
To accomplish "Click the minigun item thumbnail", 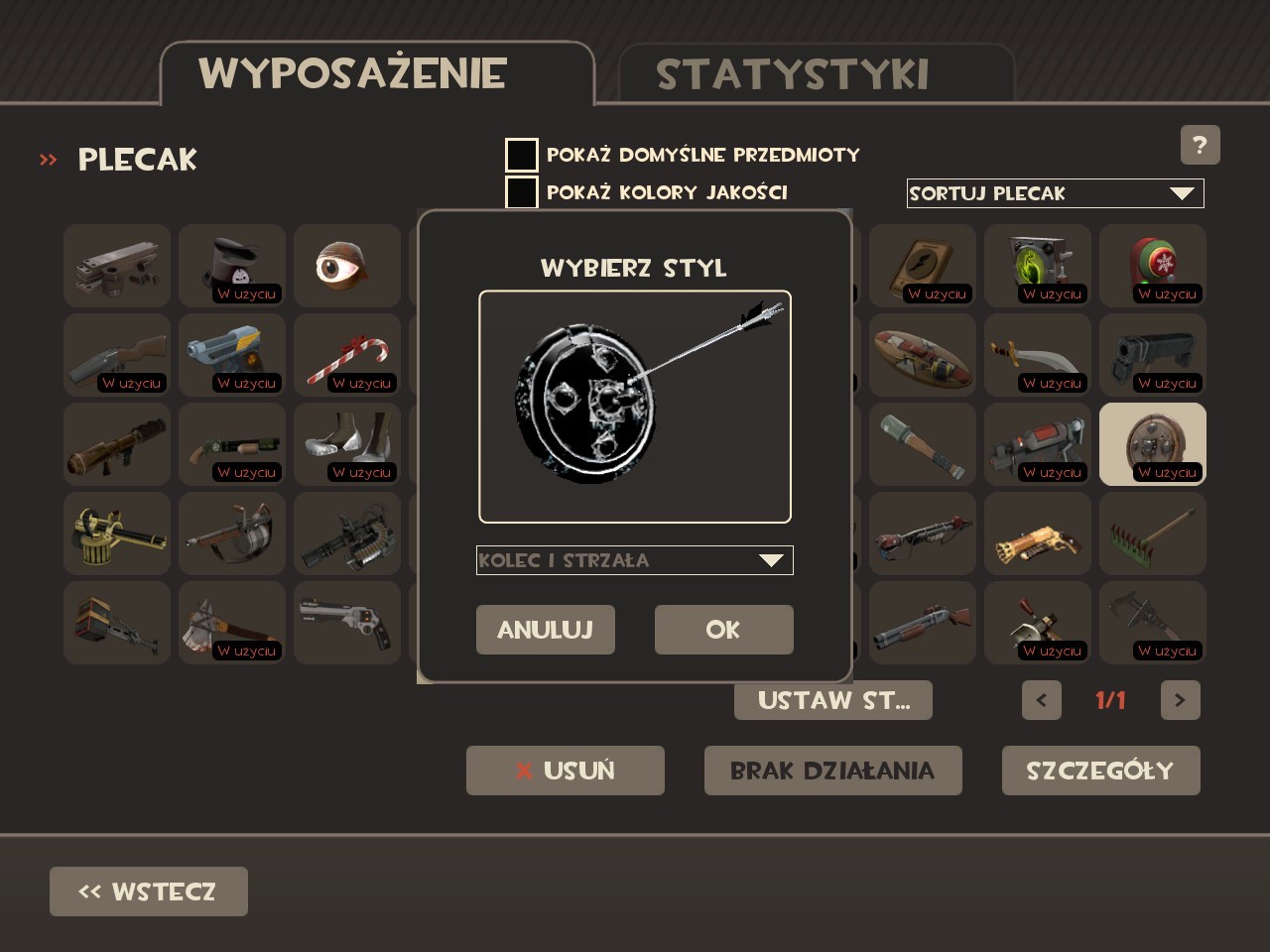I will pyautogui.click(x=346, y=534).
